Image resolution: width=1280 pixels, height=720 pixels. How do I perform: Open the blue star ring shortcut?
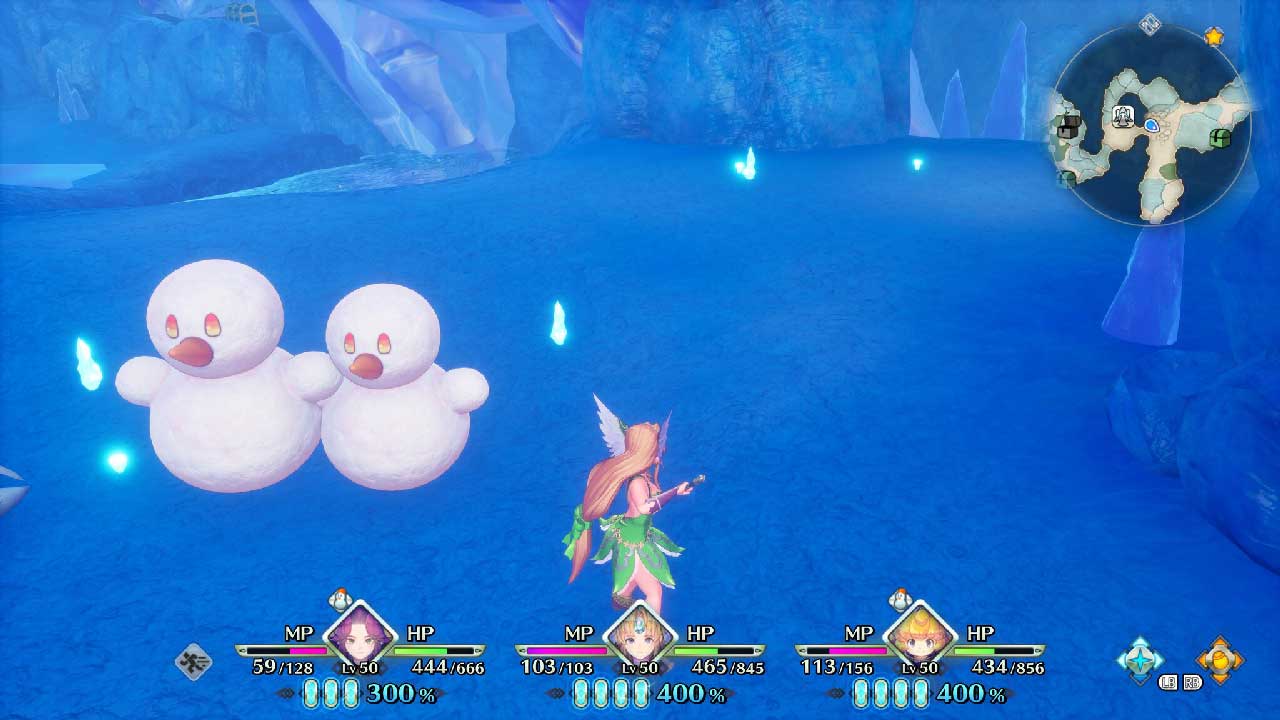coord(1140,659)
